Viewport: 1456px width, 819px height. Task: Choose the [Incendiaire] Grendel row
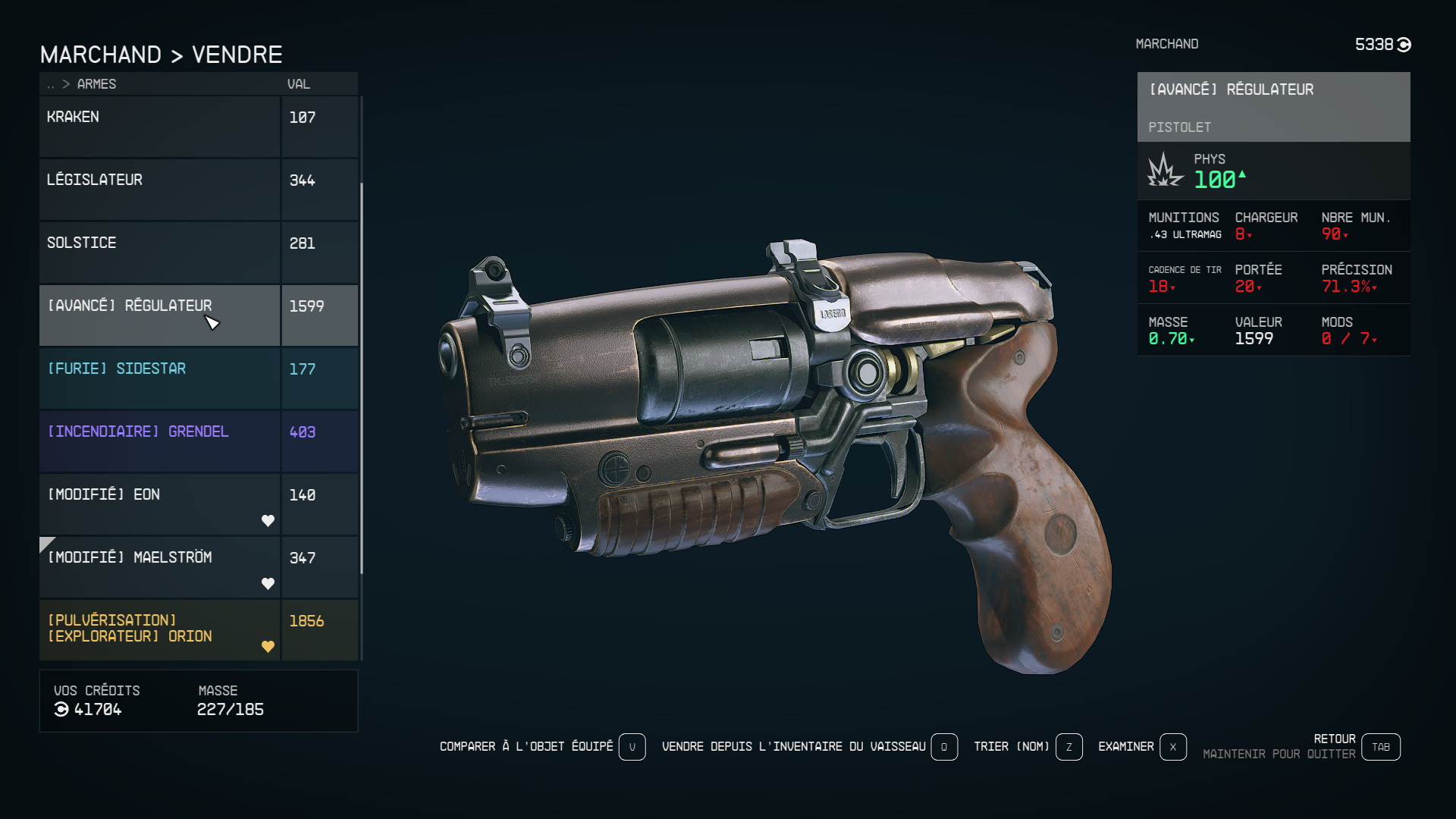tap(159, 441)
